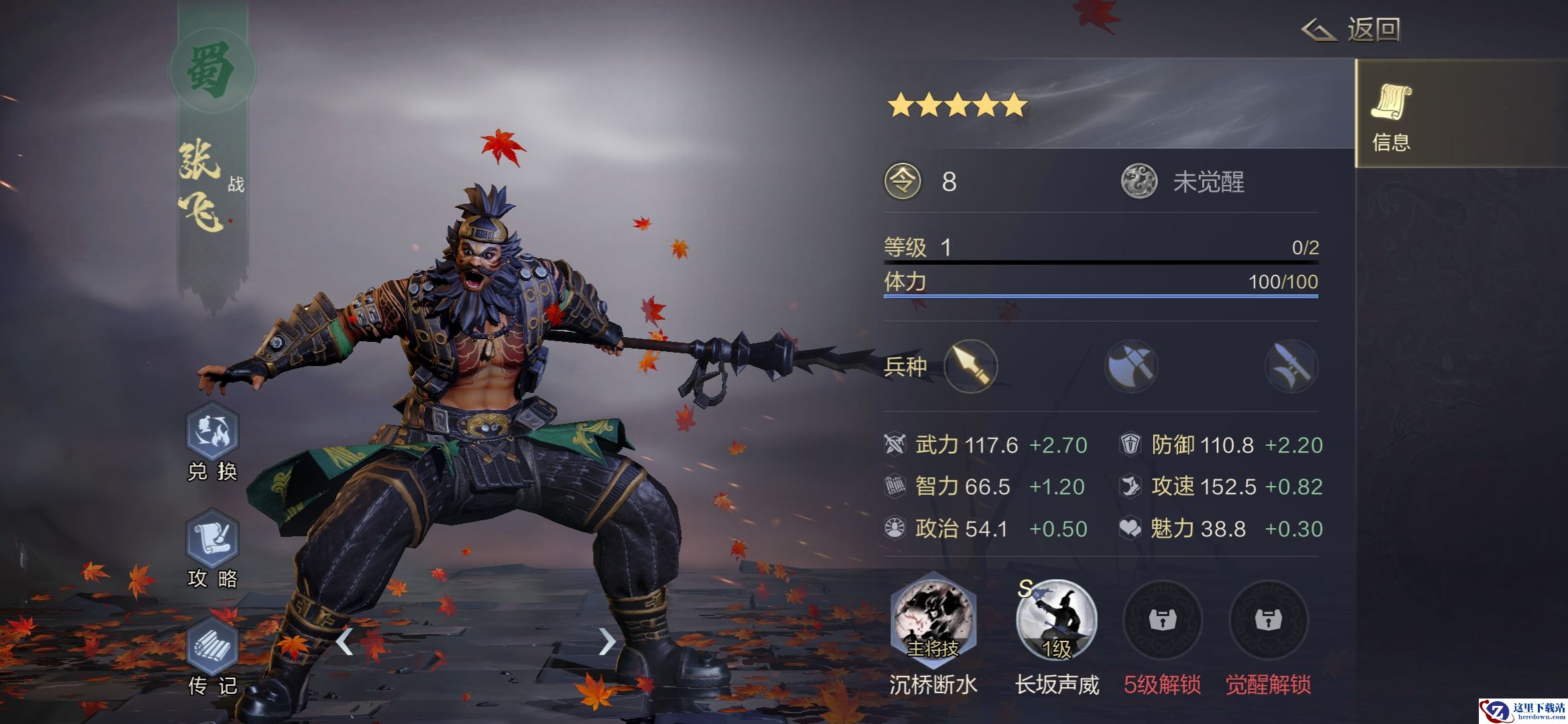Open the 未觉醒 awakening status icon
1568x724 pixels.
(x=1139, y=182)
